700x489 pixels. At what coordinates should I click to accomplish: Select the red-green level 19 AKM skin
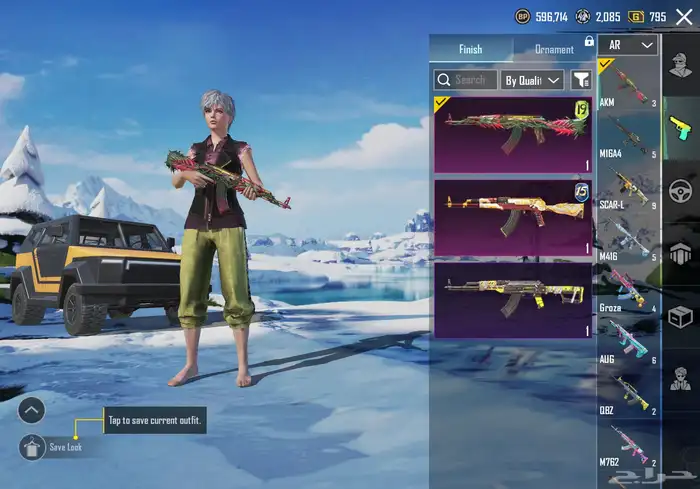(x=513, y=134)
